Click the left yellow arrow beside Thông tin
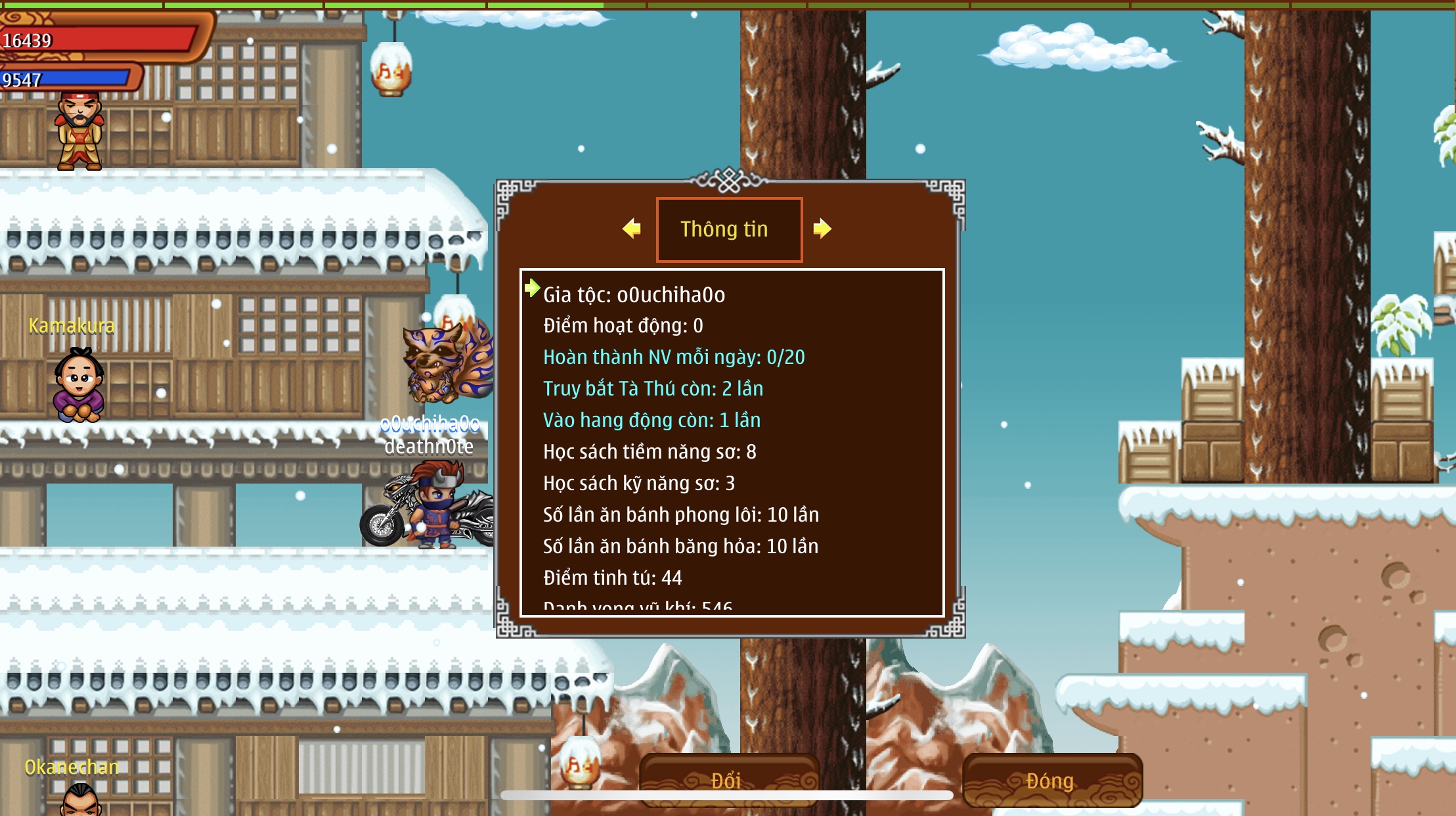This screenshot has width=1456, height=816. [x=632, y=229]
